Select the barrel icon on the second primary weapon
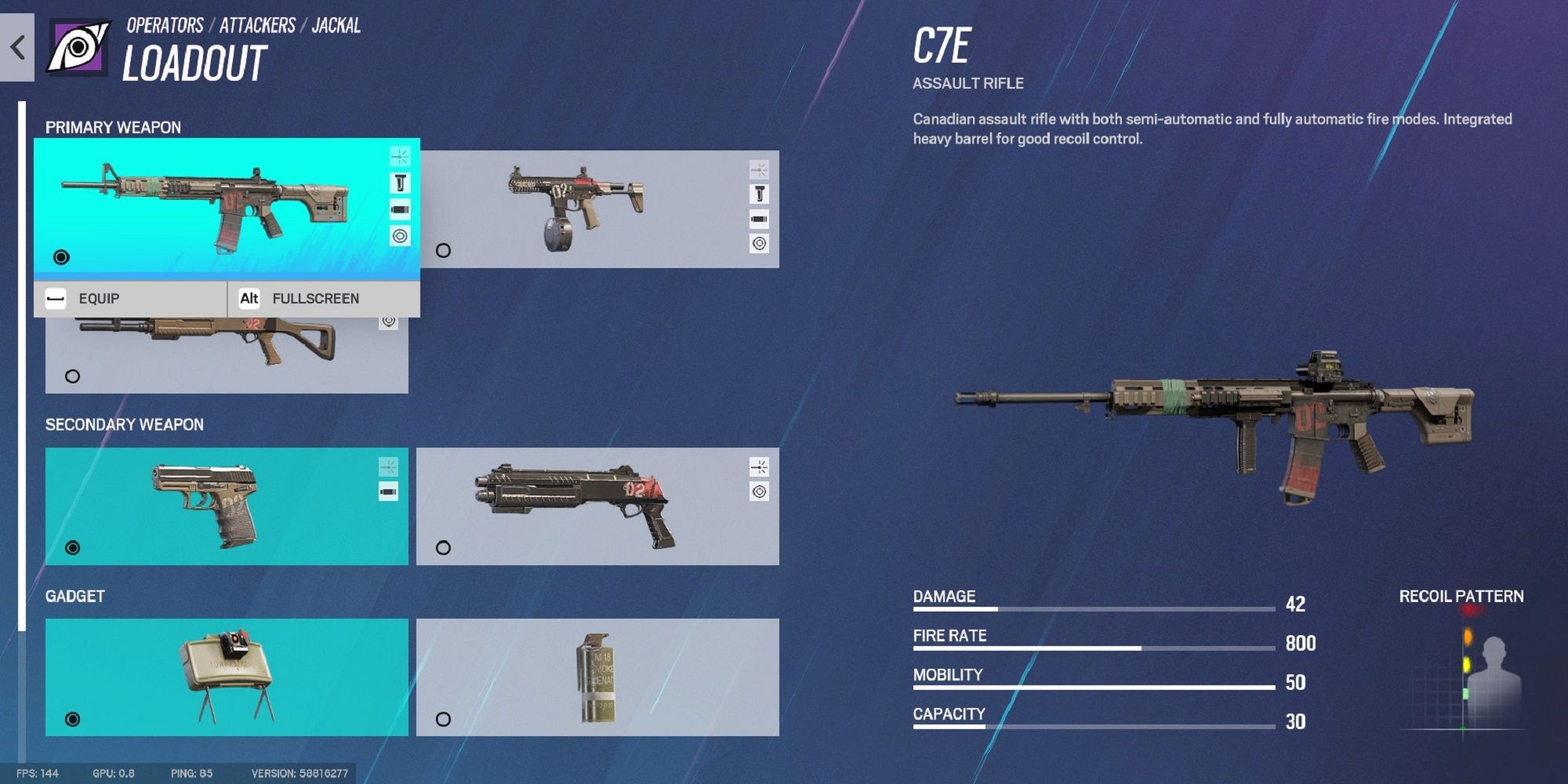This screenshot has height=784, width=1568. pyautogui.click(x=758, y=218)
